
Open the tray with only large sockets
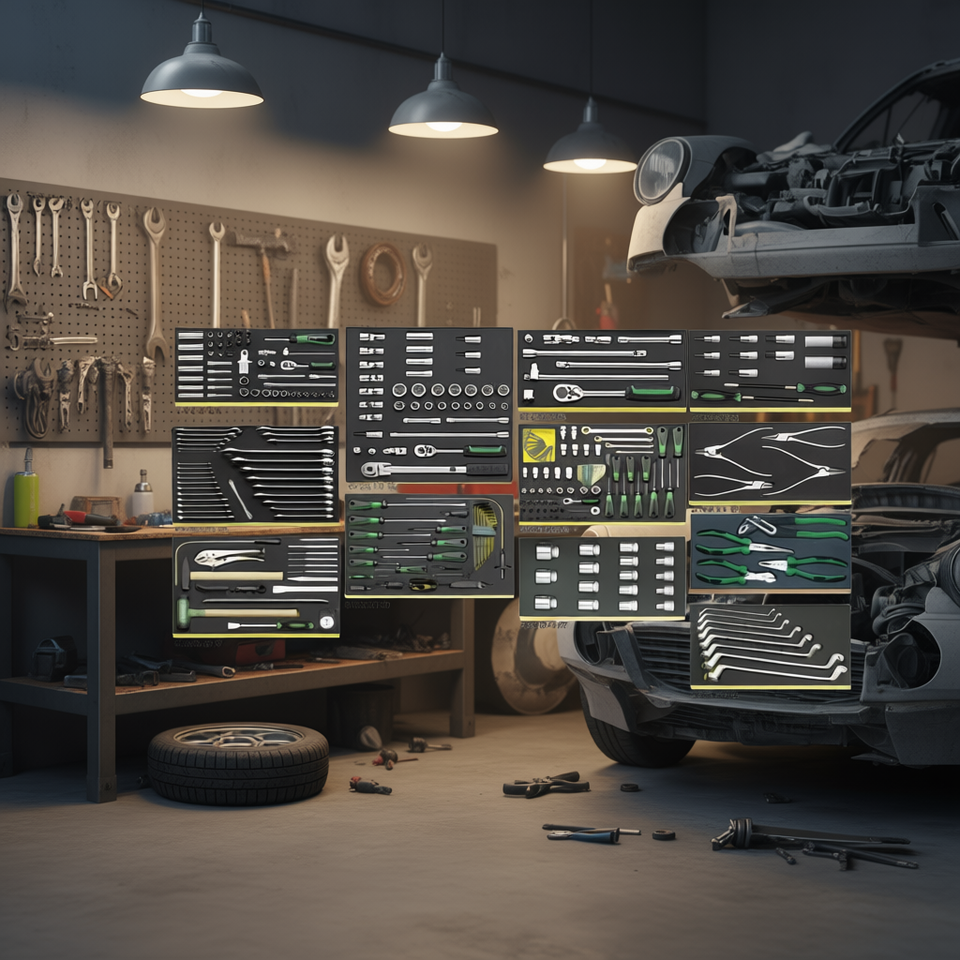[602, 577]
